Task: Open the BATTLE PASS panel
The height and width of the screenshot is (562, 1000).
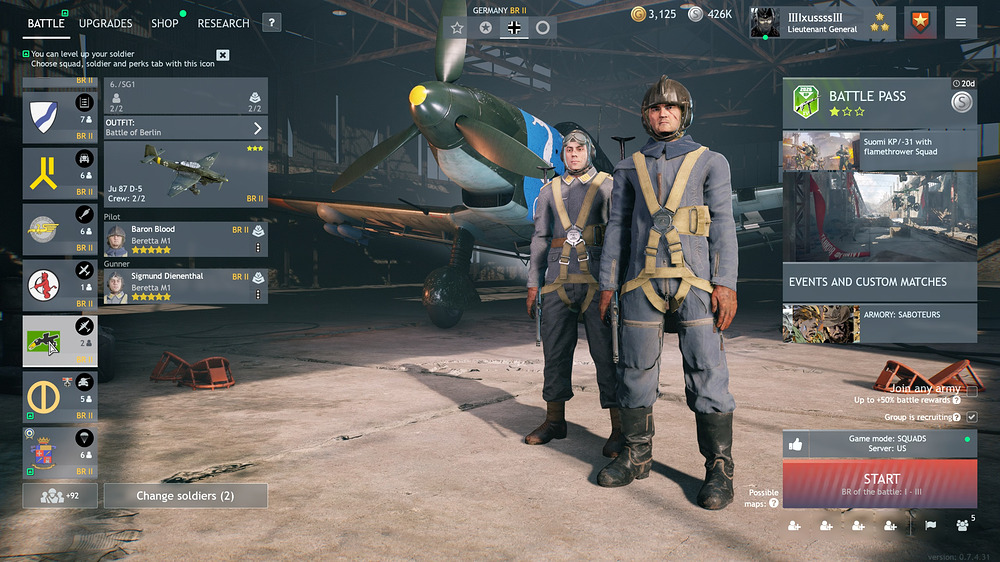Action: tap(865, 103)
